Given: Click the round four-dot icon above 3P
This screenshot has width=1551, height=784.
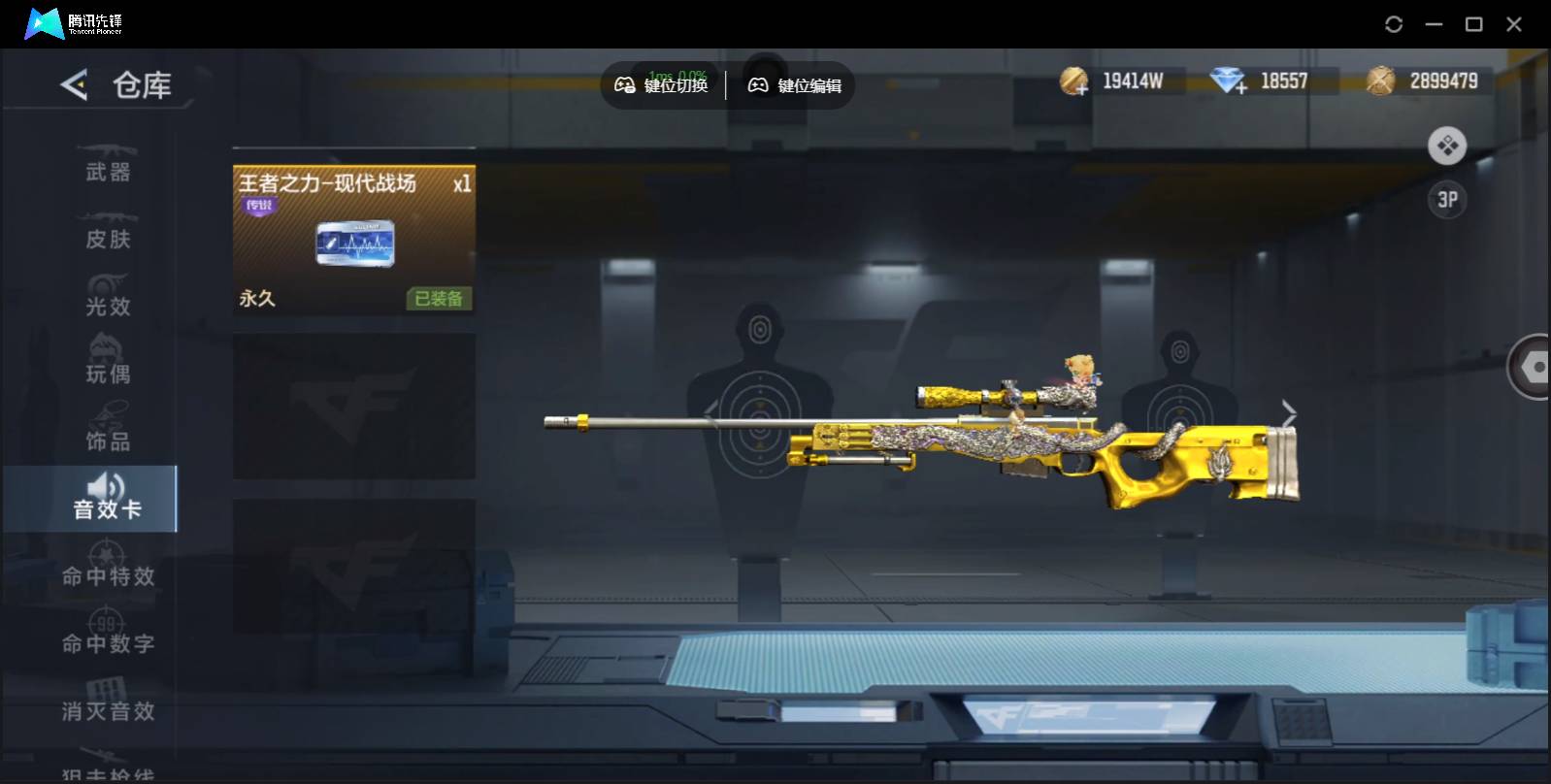Looking at the screenshot, I should pos(1446,147).
